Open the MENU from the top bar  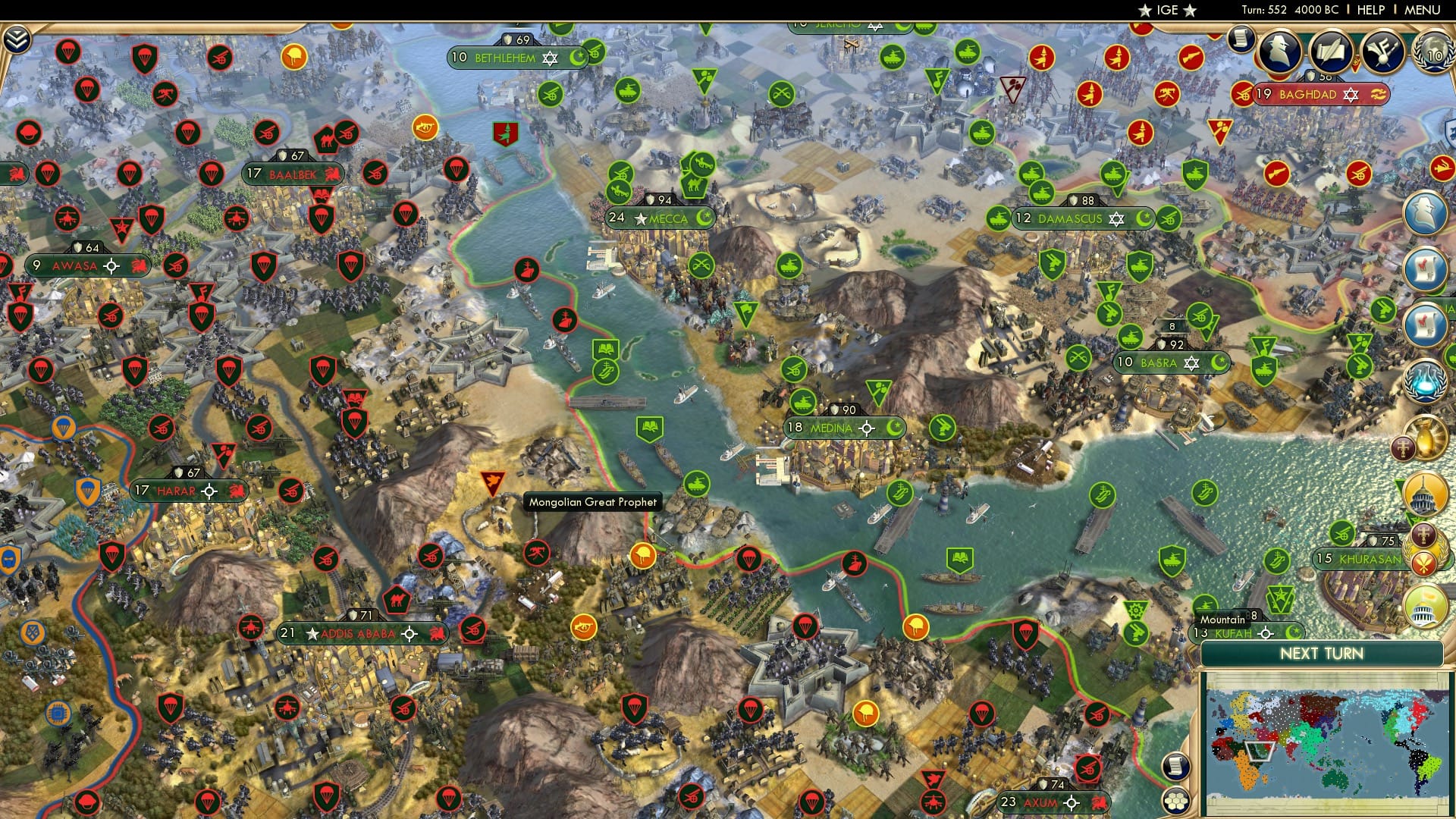tap(1419, 10)
